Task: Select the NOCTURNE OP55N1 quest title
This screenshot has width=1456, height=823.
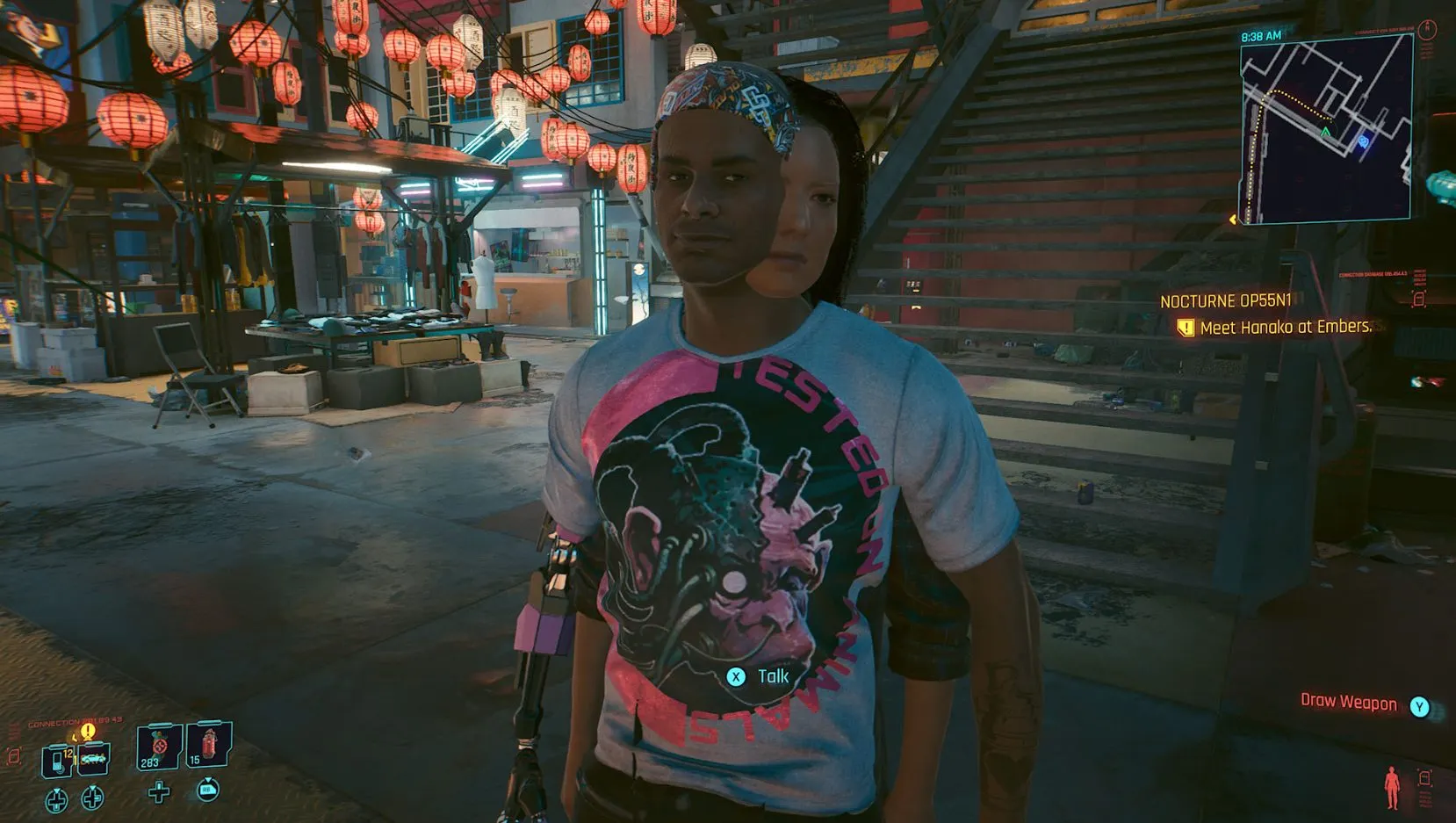Action: (x=1225, y=299)
